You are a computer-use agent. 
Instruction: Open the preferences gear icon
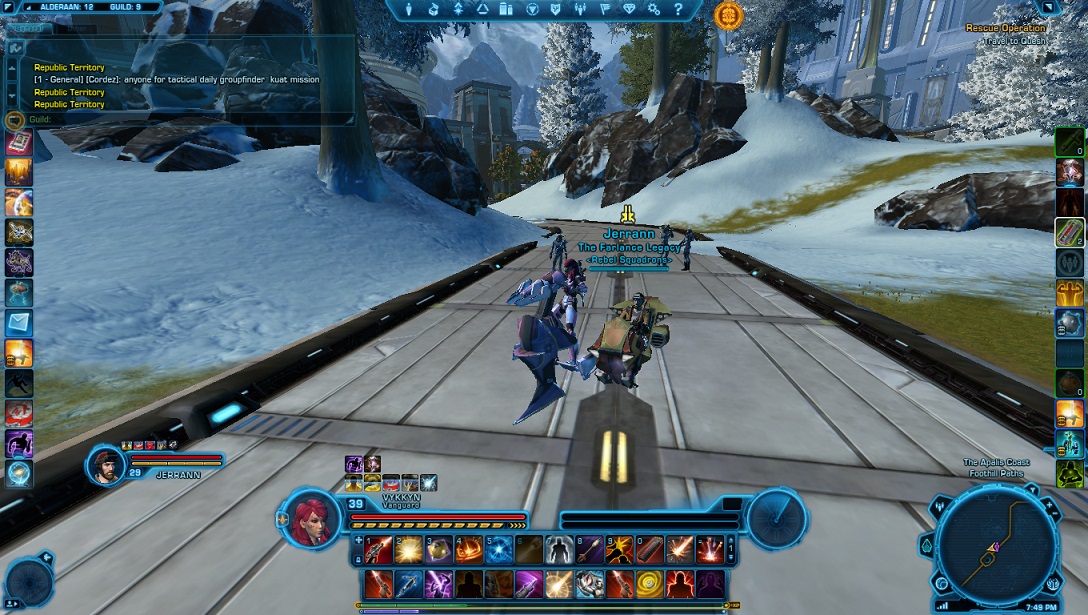pyautogui.click(x=654, y=9)
